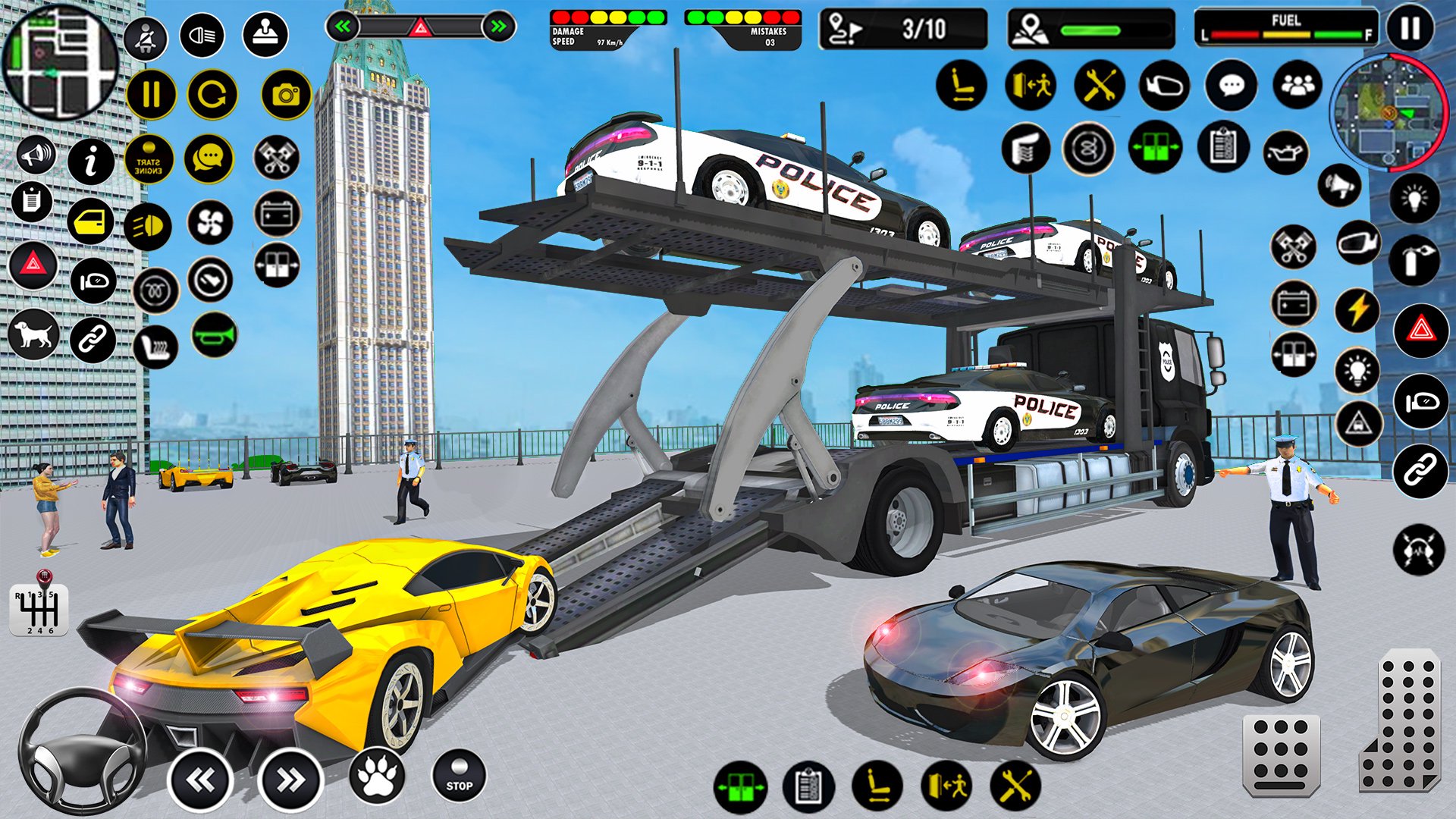Screen dimensions: 1456x819
Task: Open the group of people icon
Action: click(x=1298, y=86)
